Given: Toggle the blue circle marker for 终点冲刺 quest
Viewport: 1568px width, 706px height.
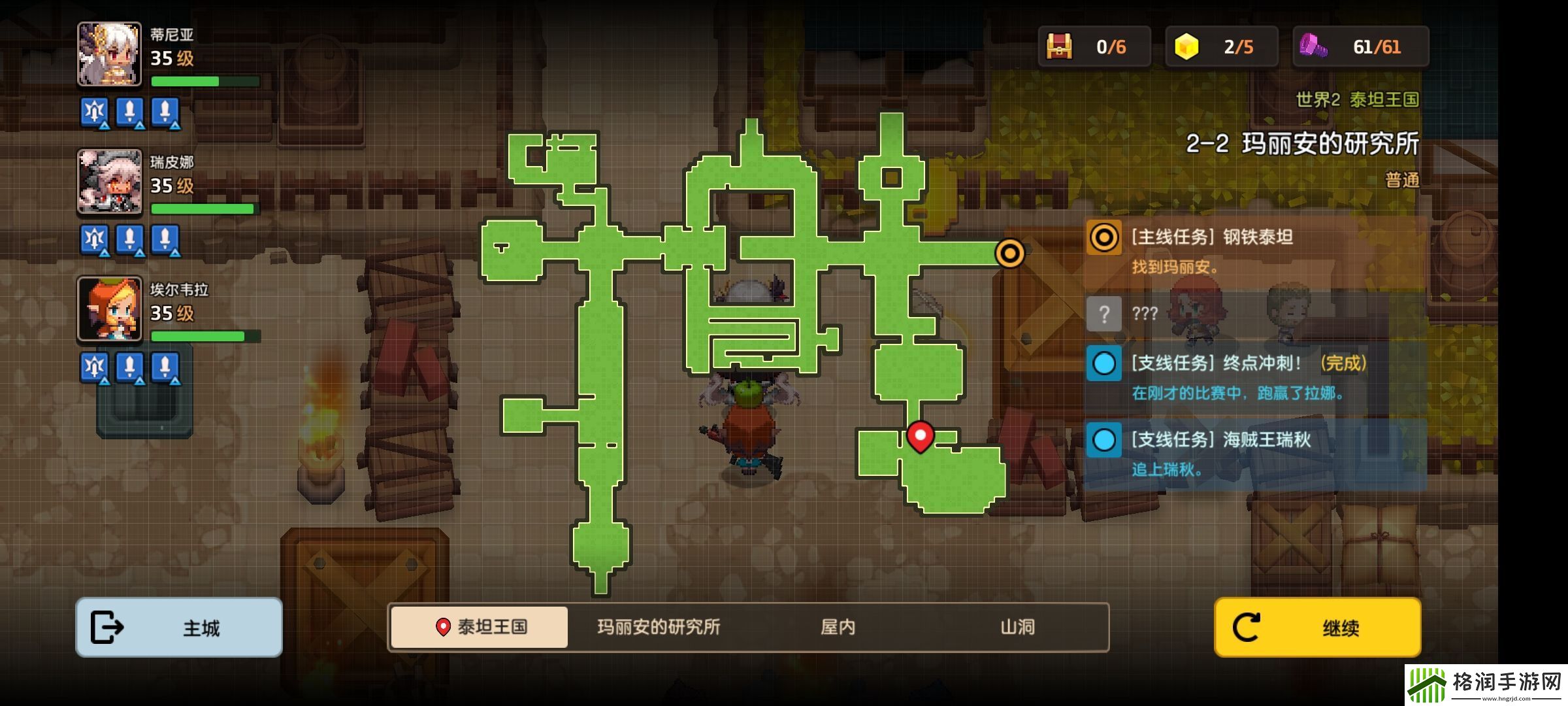Looking at the screenshot, I should 1104,363.
